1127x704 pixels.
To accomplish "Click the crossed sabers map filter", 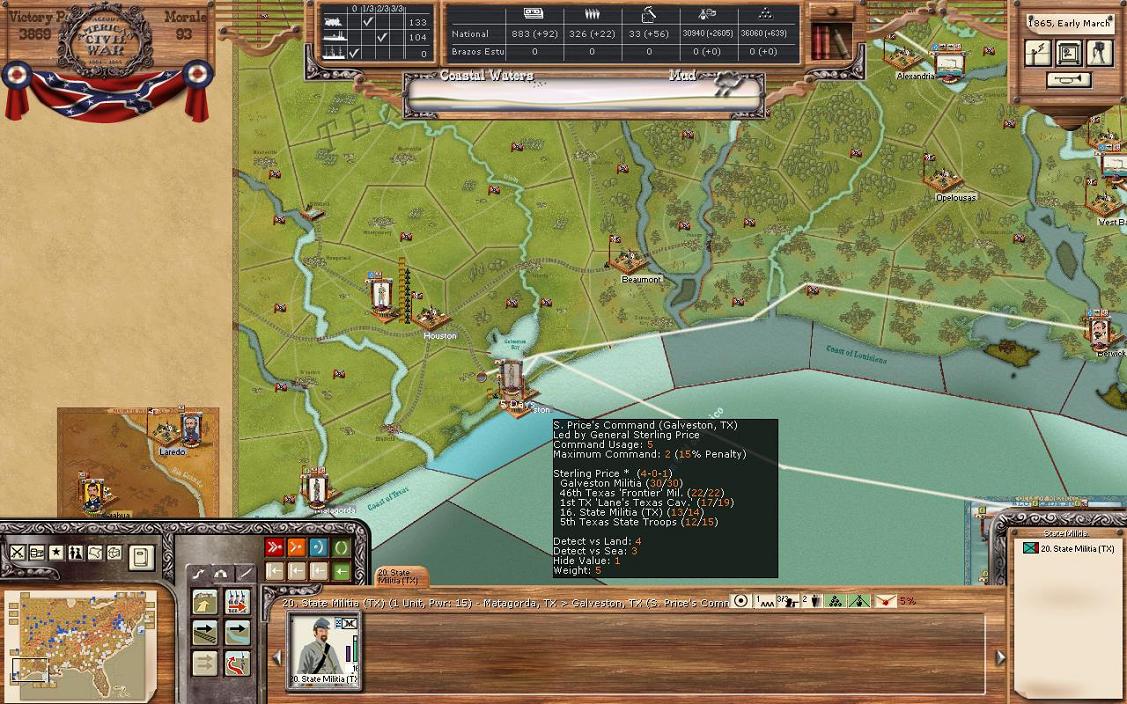I will pos(17,553).
